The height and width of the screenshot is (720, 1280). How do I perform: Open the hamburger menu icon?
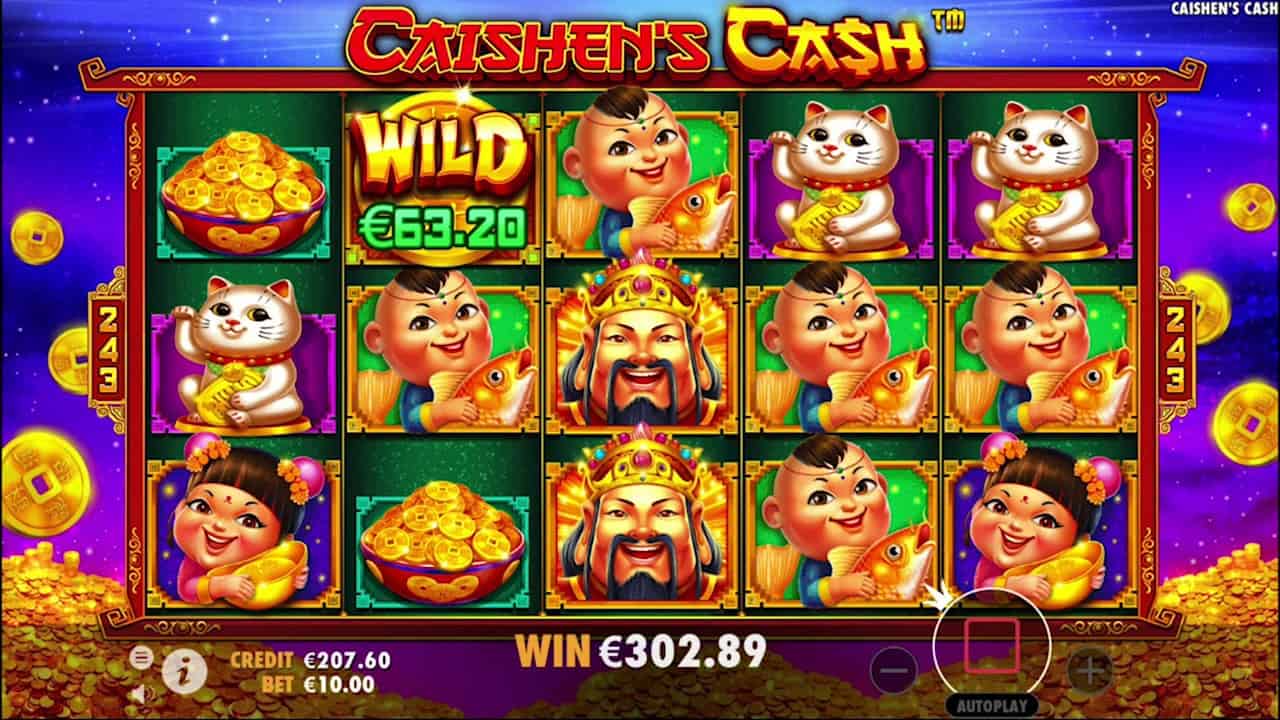pyautogui.click(x=139, y=656)
